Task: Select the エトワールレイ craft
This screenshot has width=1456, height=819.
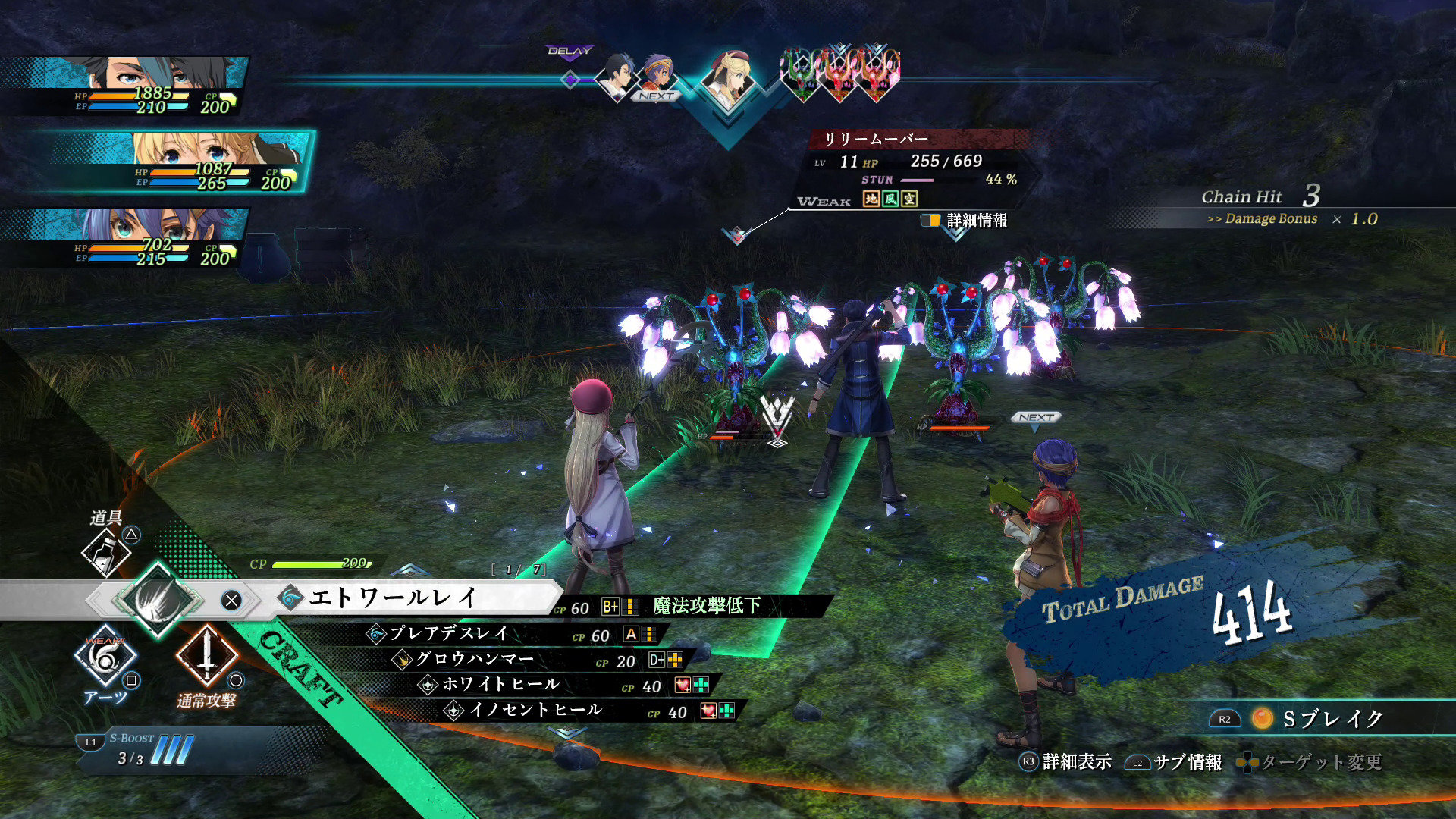Action: [394, 599]
